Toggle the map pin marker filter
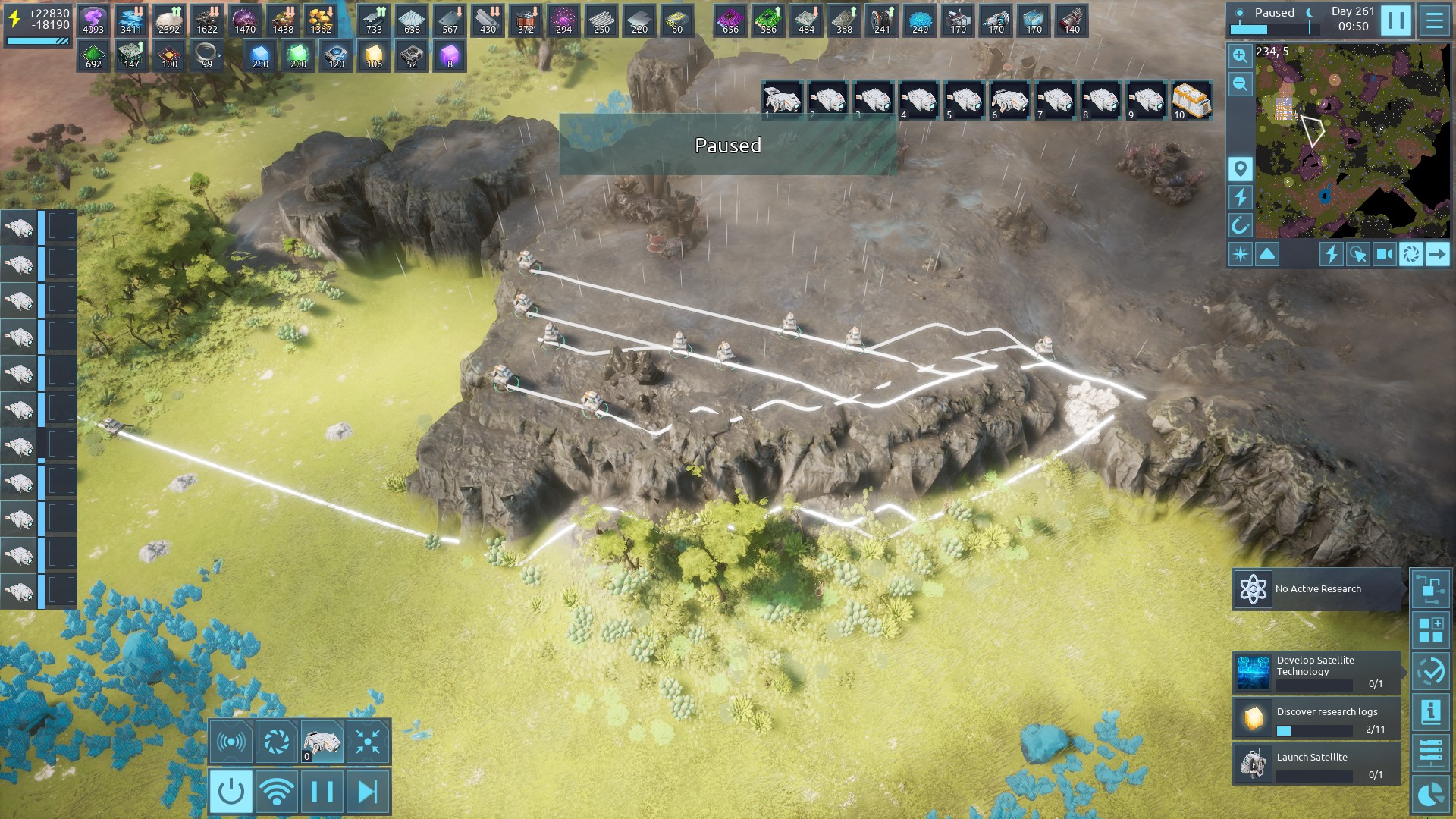 (1240, 169)
